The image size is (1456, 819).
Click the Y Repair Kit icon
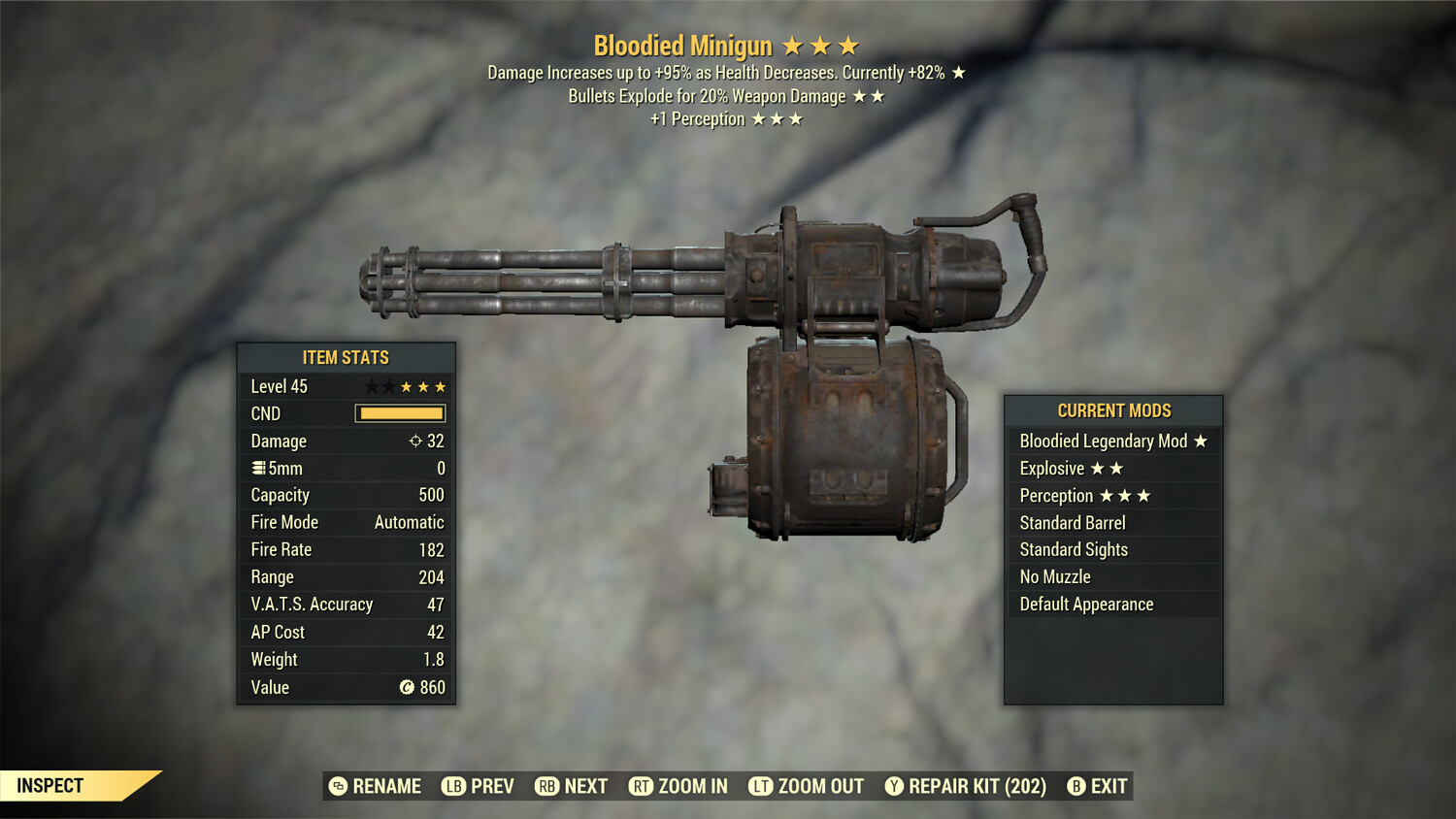894,786
